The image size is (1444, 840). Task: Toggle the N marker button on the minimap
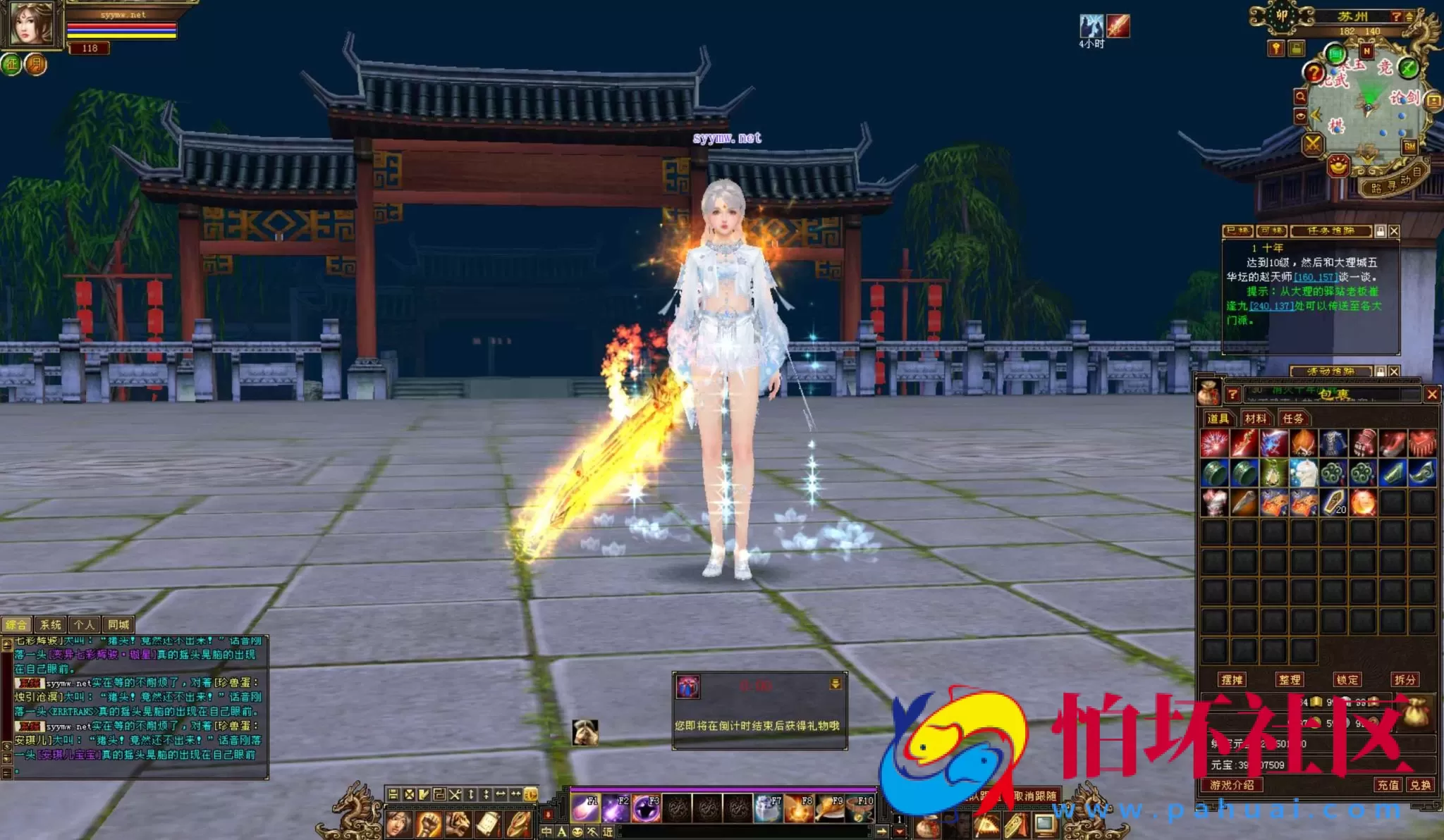(1366, 51)
